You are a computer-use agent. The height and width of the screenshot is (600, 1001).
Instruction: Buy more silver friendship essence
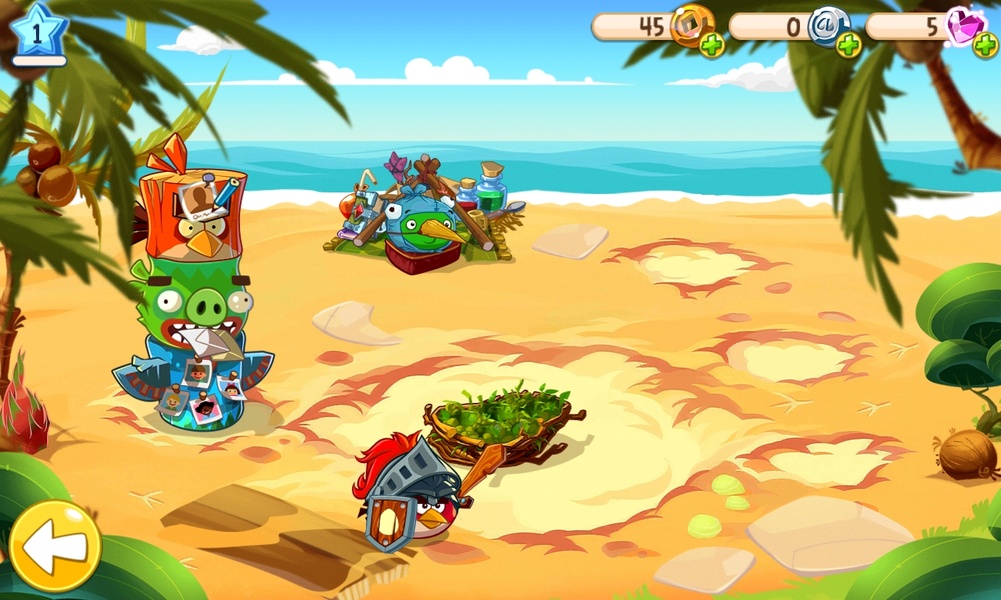[x=848, y=45]
